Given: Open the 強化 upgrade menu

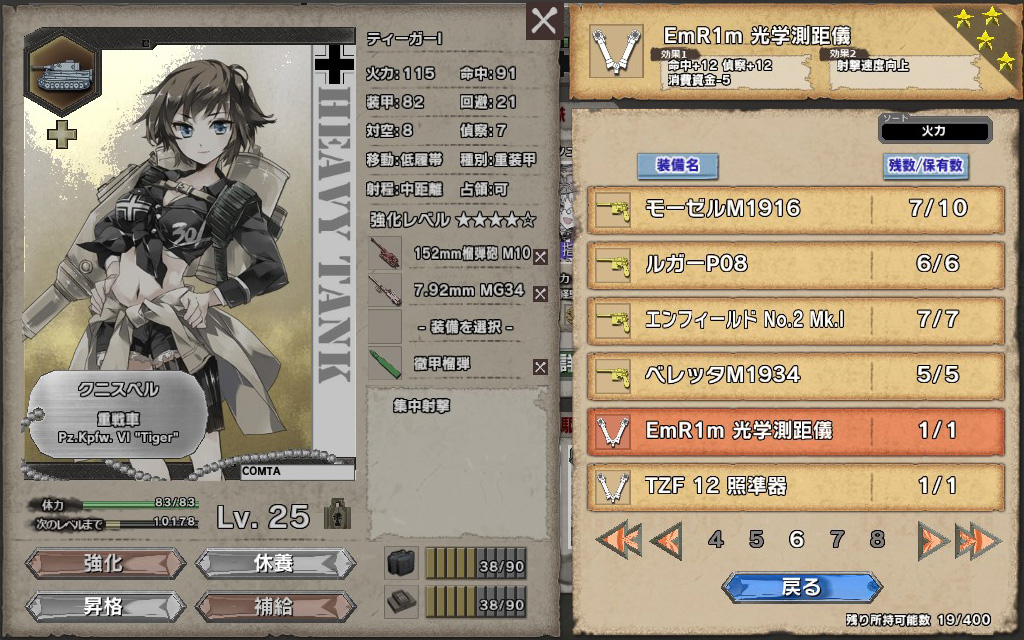Looking at the screenshot, I should coord(104,563).
